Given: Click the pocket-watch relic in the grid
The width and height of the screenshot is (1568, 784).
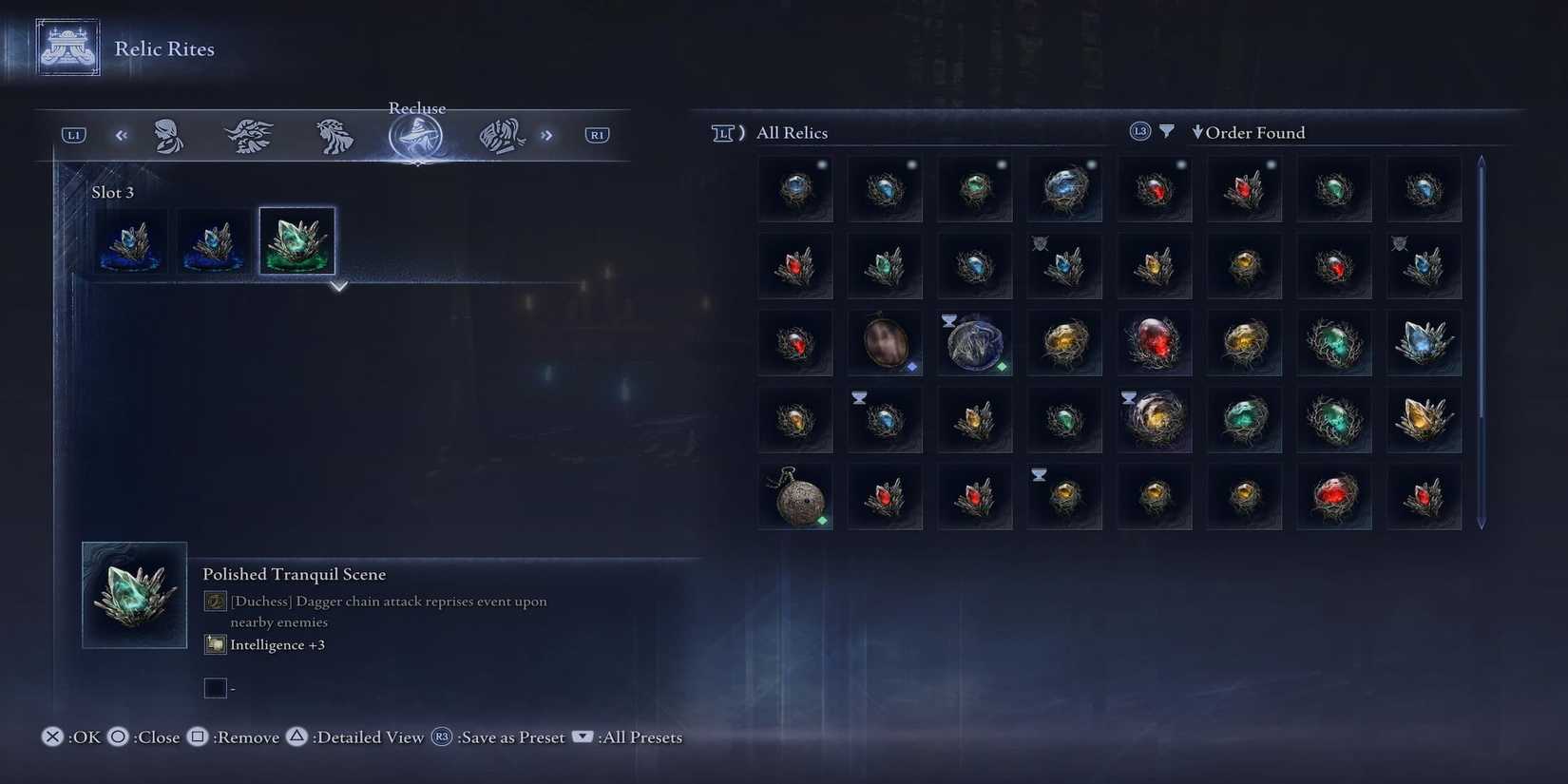Looking at the screenshot, I should point(794,495).
